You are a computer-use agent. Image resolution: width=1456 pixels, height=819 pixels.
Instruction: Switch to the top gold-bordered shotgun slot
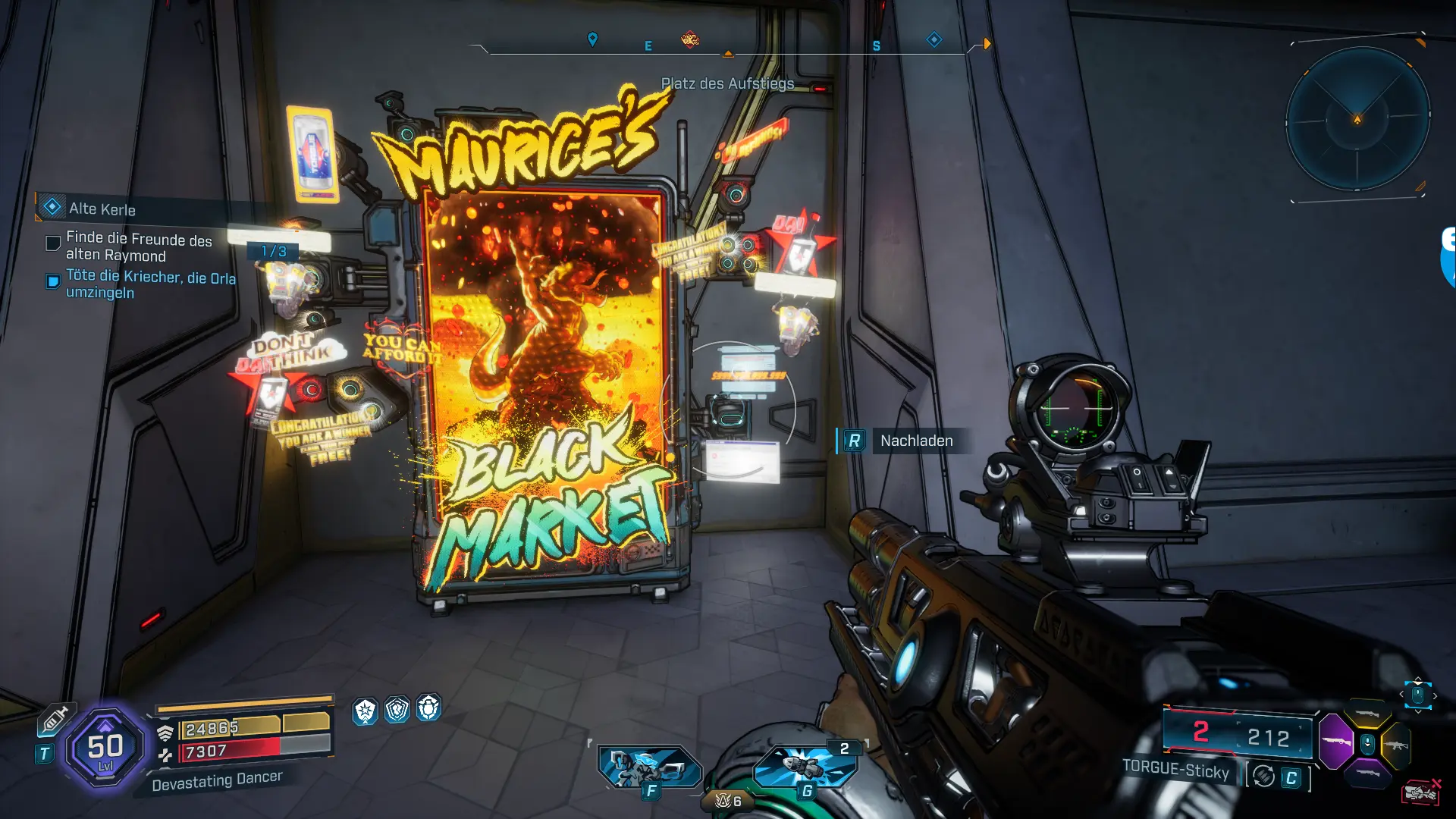1367,714
